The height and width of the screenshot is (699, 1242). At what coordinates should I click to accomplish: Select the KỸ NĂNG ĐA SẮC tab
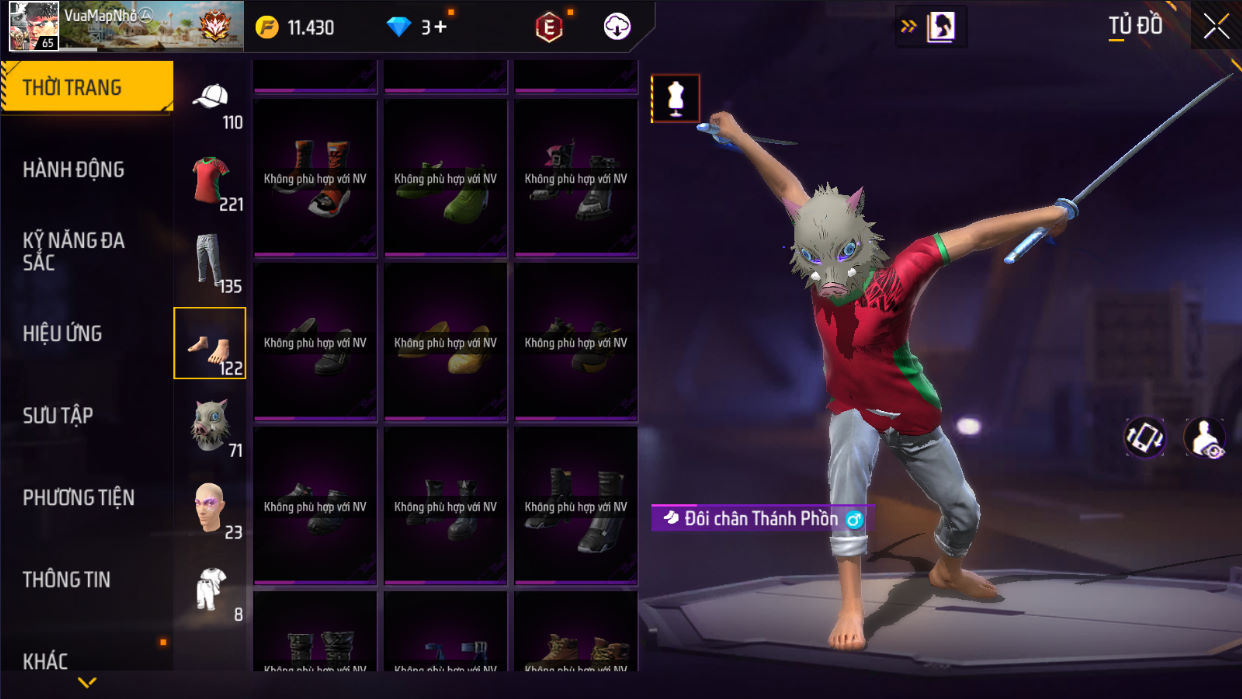[74, 251]
